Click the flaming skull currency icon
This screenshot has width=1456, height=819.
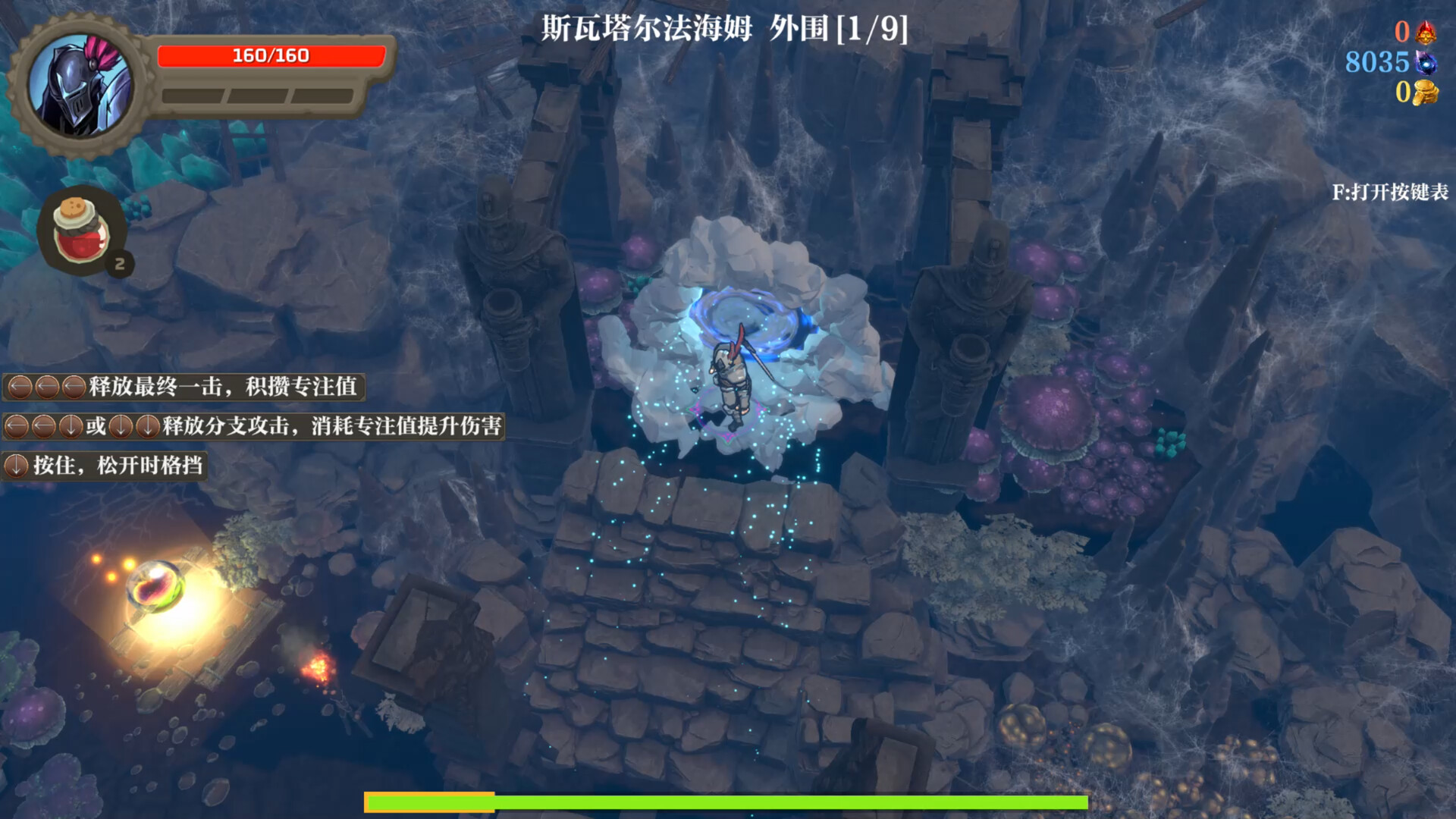pos(1426,33)
